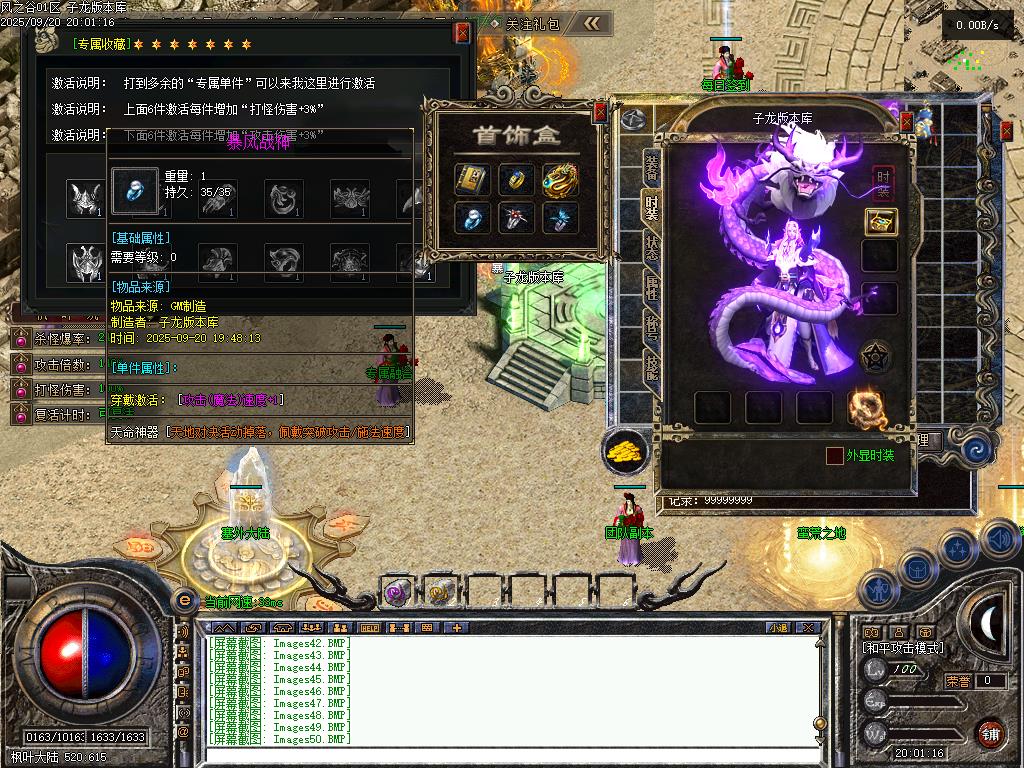Image resolution: width=1024 pixels, height=768 pixels.
Task: Select the treasure chest fashion slot
Action: tap(880, 222)
